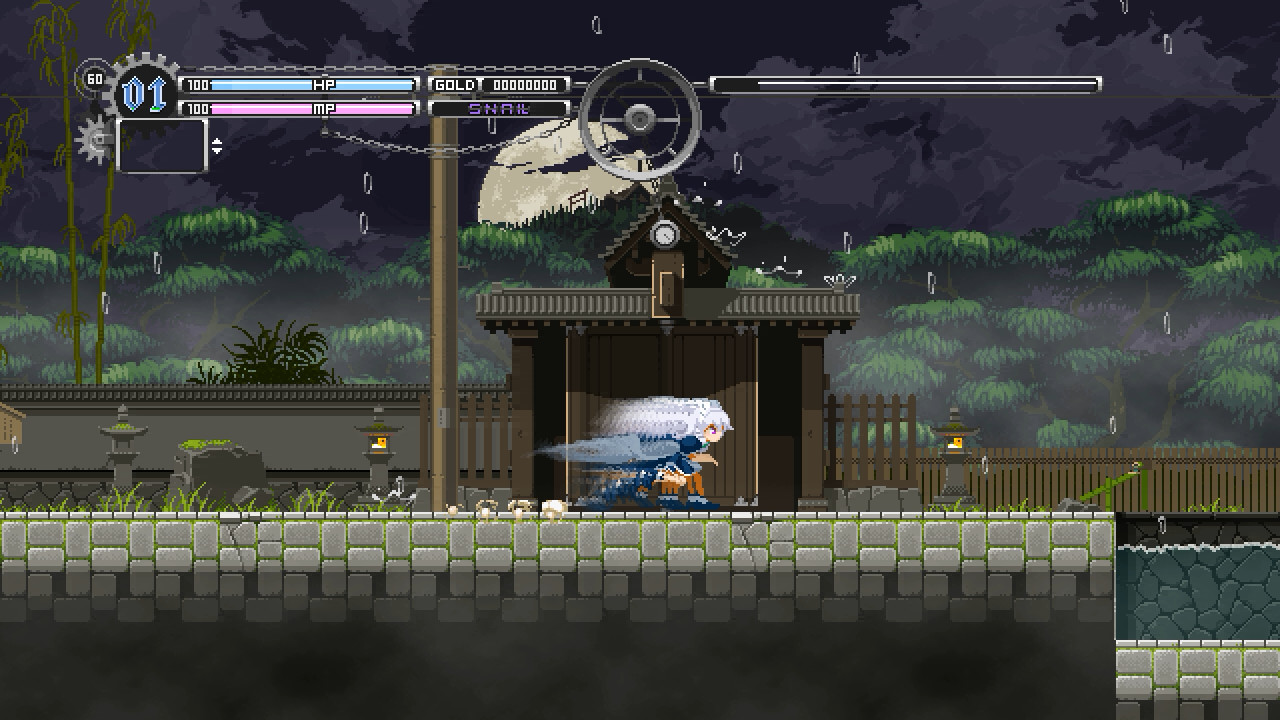The image size is (1280, 720).
Task: Click the 60 FPS counter badge
Action: (x=94, y=77)
